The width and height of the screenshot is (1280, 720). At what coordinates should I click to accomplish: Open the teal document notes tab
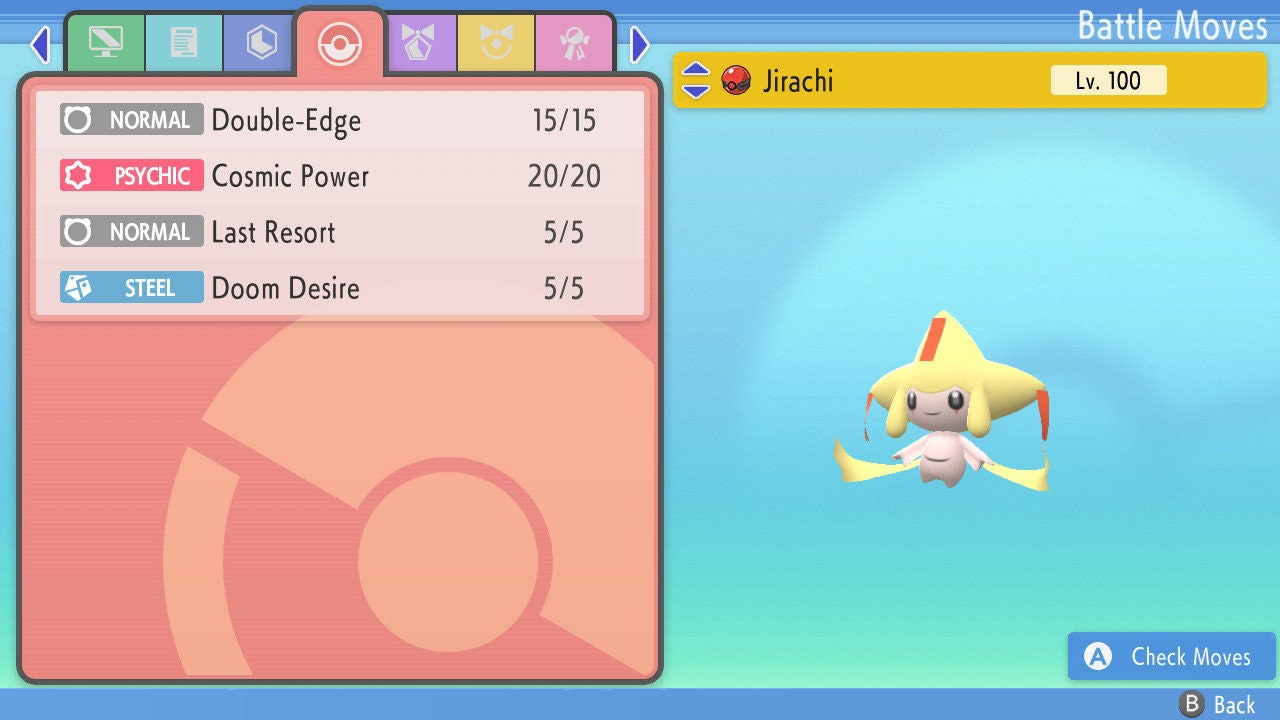coord(183,43)
